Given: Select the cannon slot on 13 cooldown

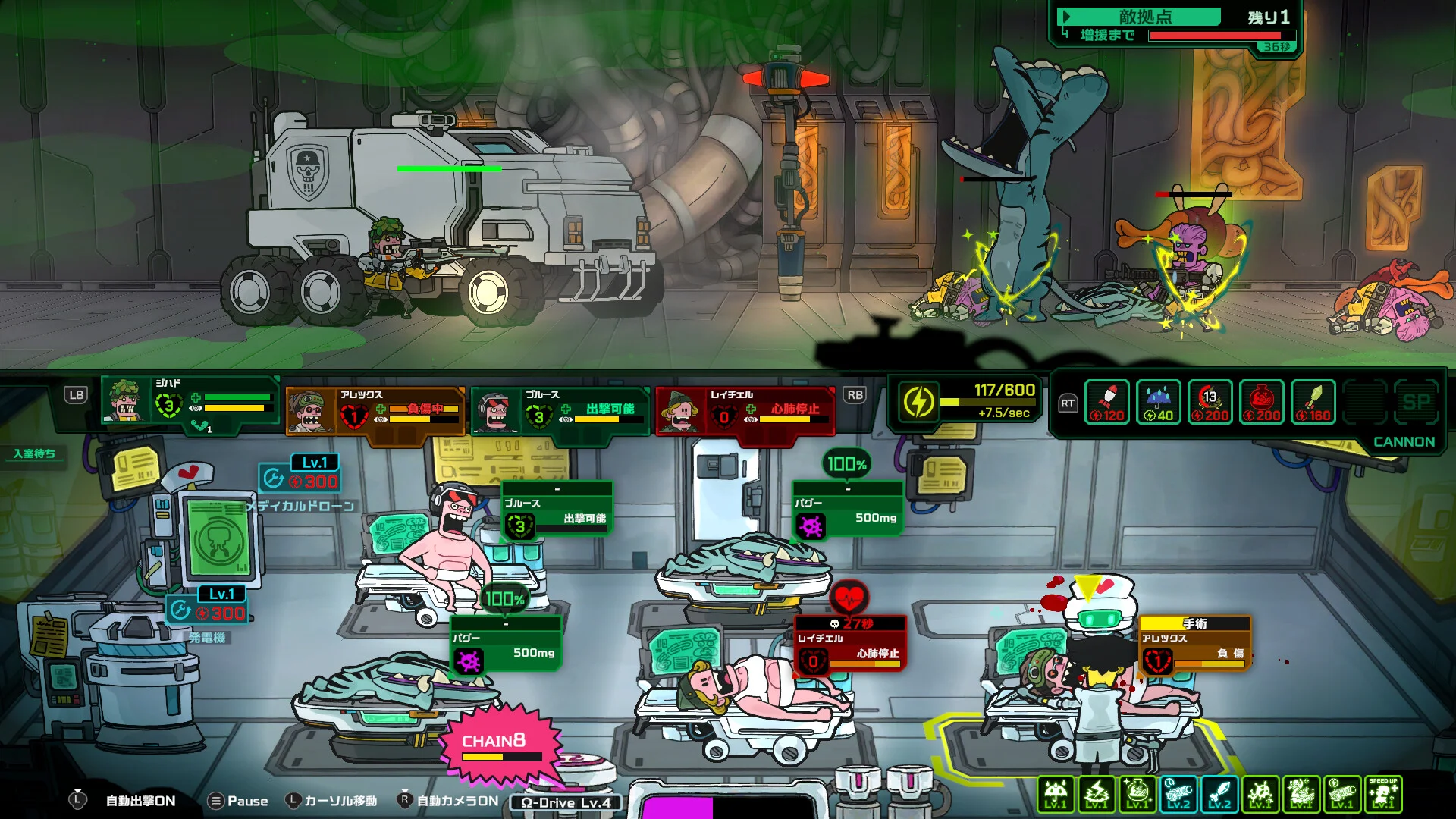Looking at the screenshot, I should pos(1210,402).
